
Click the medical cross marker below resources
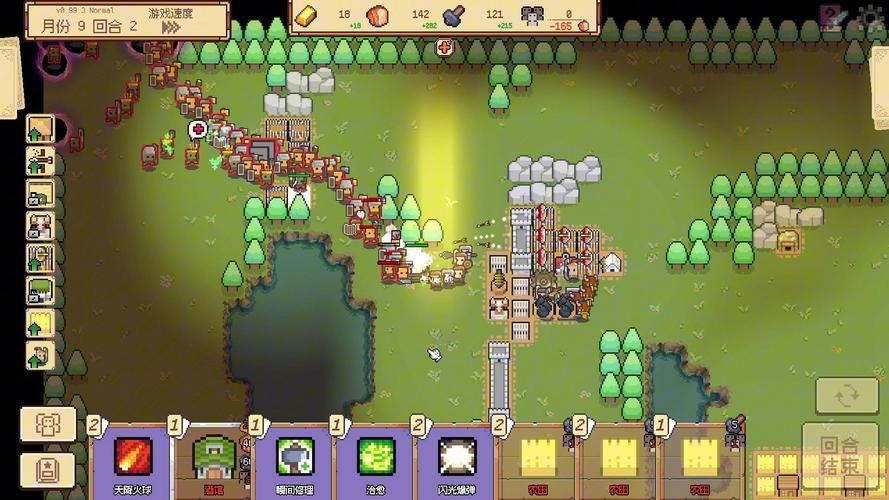(445, 47)
